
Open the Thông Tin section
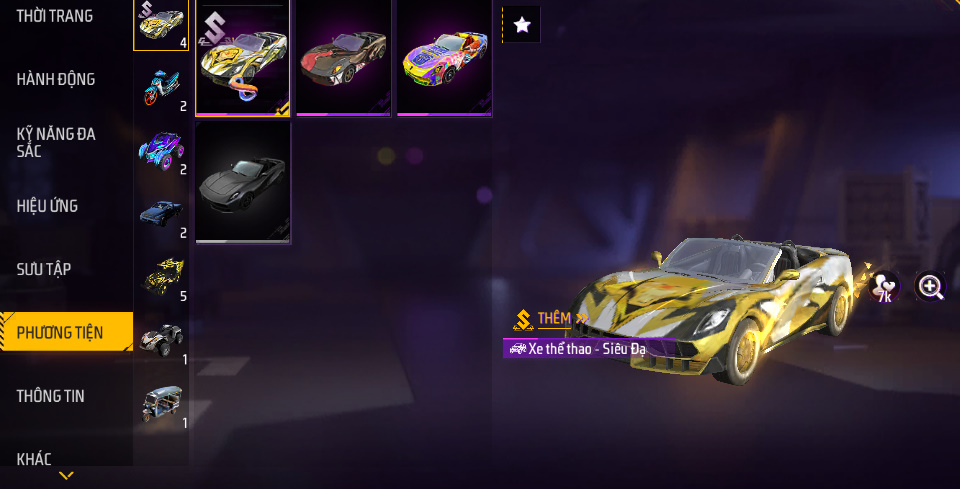click(x=51, y=396)
